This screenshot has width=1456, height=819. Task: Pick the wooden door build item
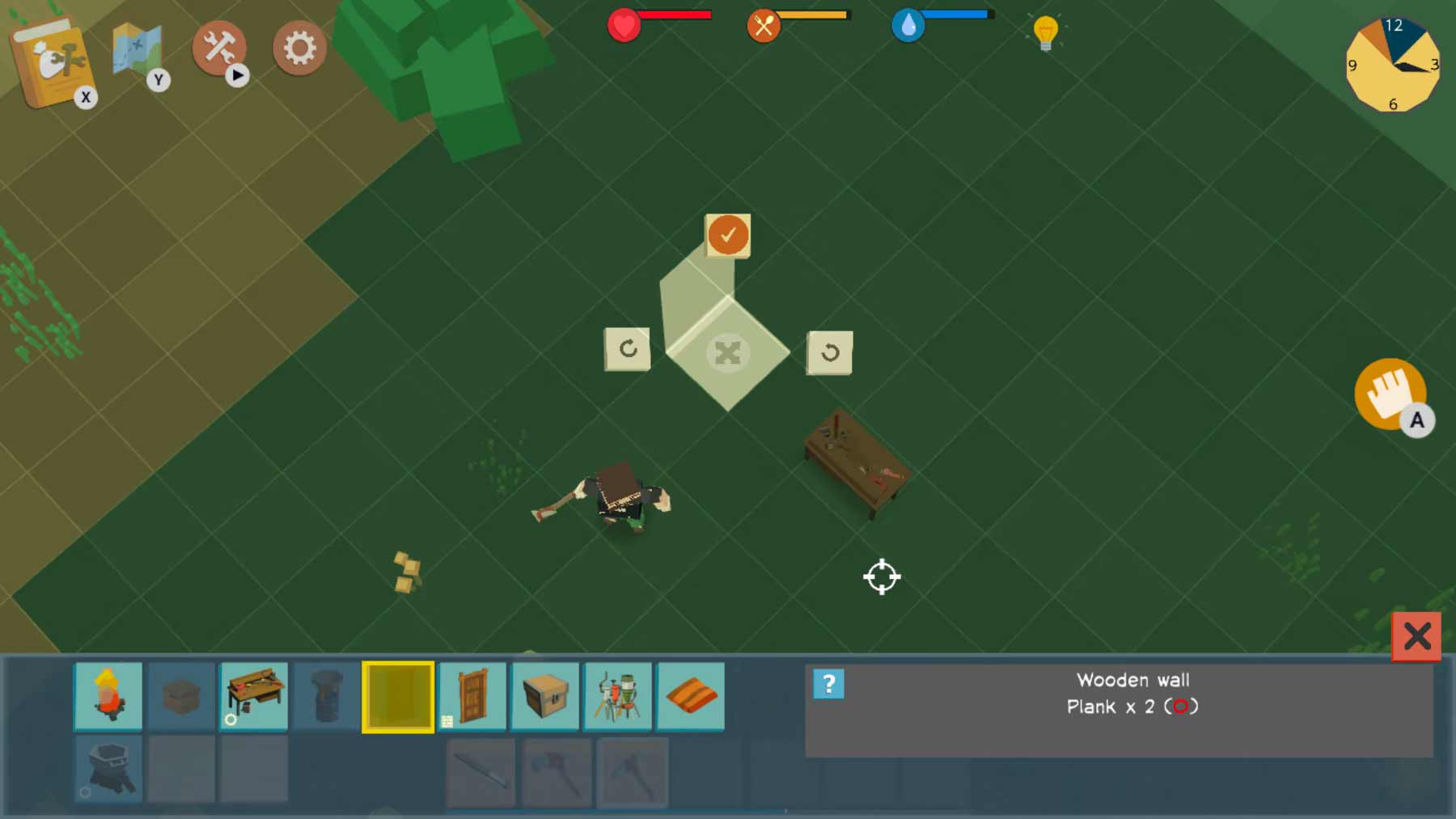473,695
